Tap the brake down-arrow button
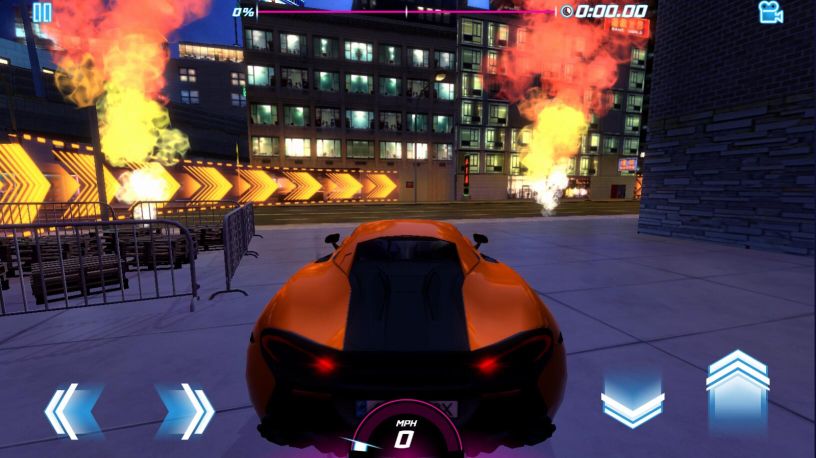This screenshot has width=816, height=458. (x=632, y=402)
